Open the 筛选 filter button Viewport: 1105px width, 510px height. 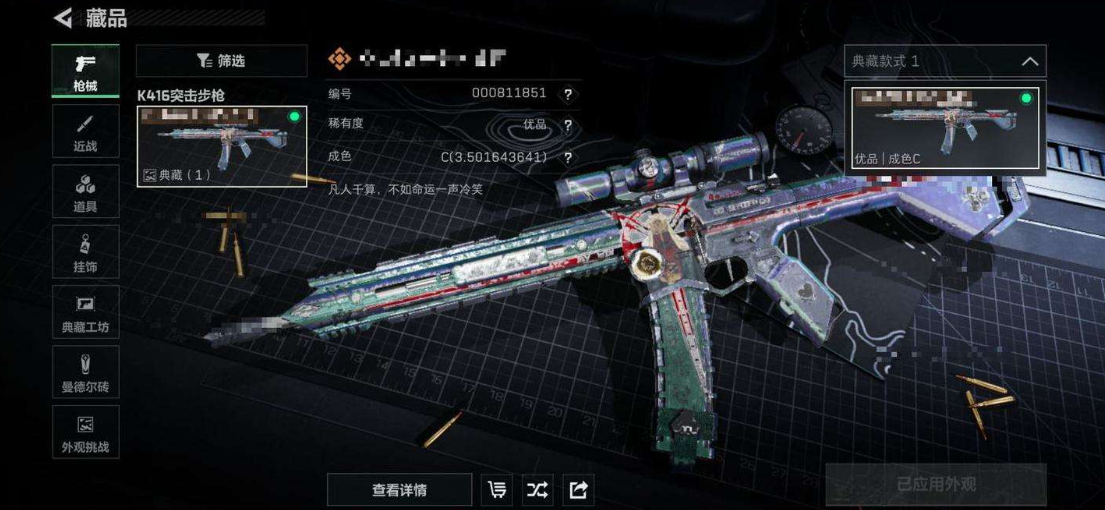[221, 61]
